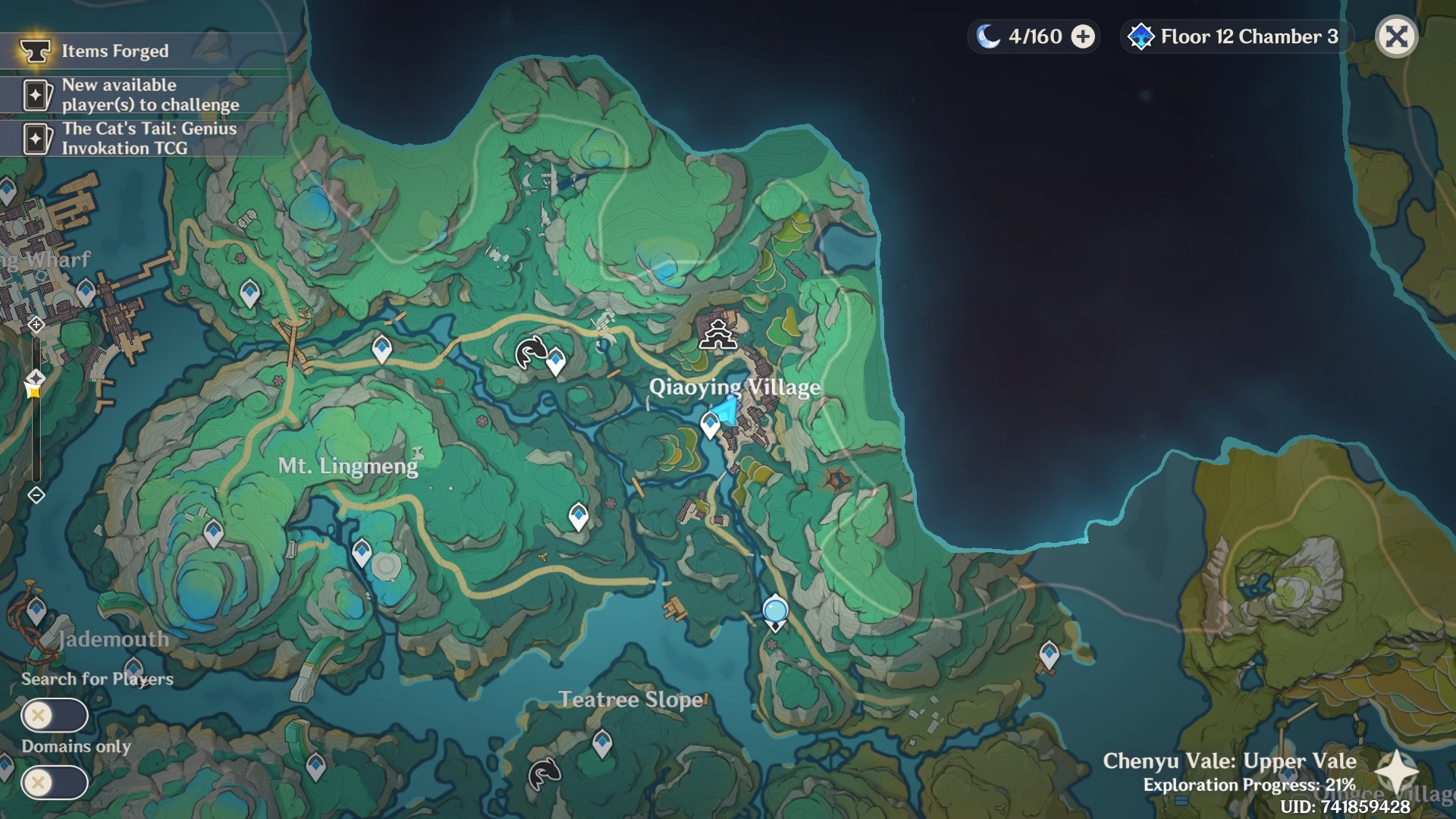Zoom out using the map zoom minus button
1456x819 pixels.
pos(36,495)
